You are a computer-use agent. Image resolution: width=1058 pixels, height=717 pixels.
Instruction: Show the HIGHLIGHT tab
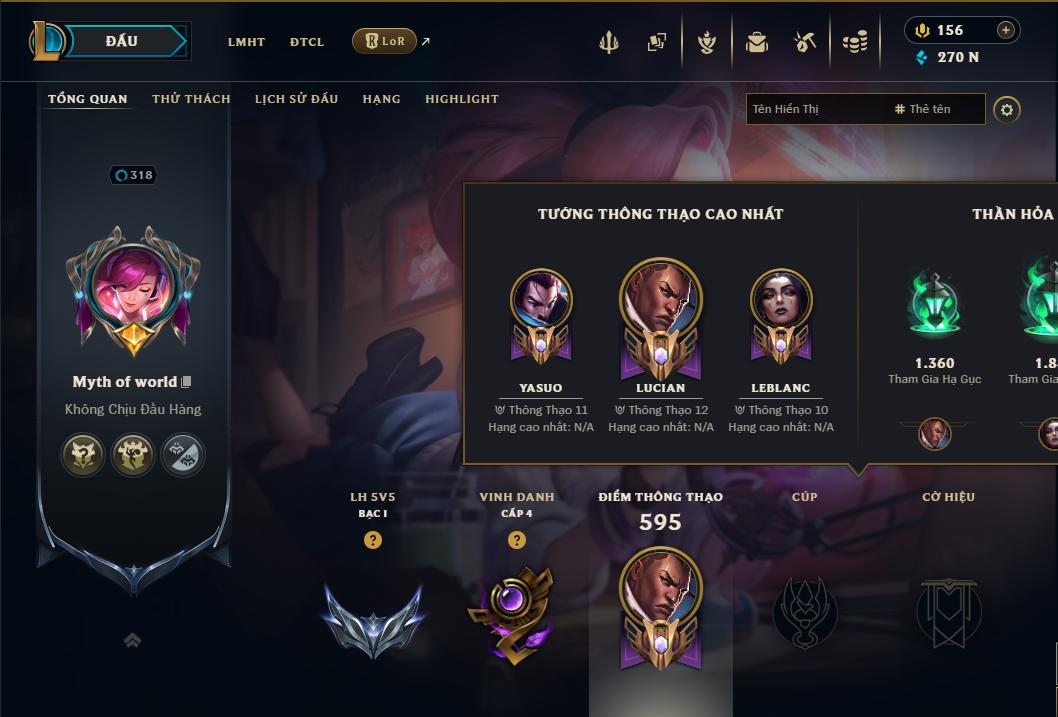click(x=461, y=99)
